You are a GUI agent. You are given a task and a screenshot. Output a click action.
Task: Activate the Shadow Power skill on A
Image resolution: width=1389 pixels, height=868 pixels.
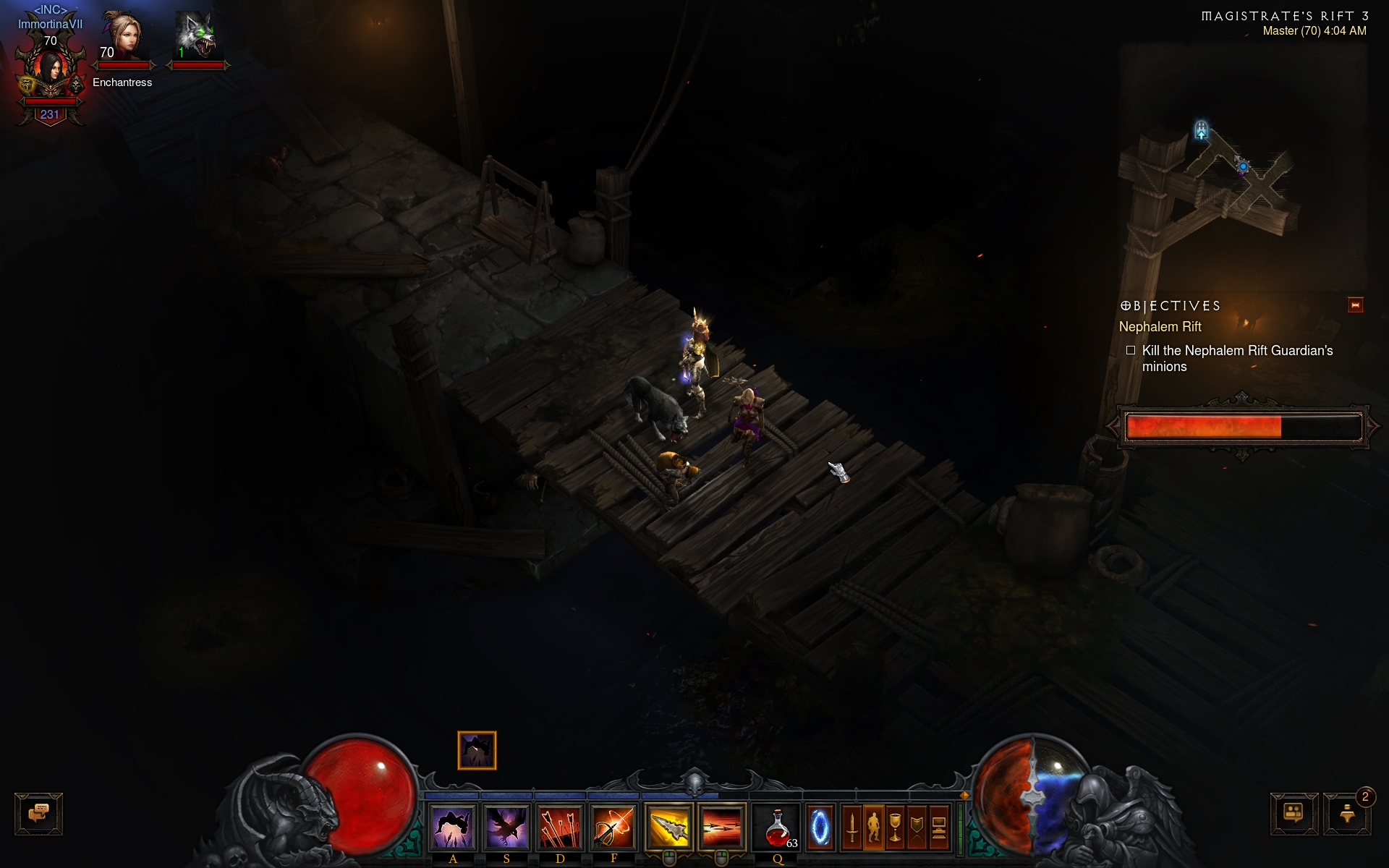click(x=453, y=827)
